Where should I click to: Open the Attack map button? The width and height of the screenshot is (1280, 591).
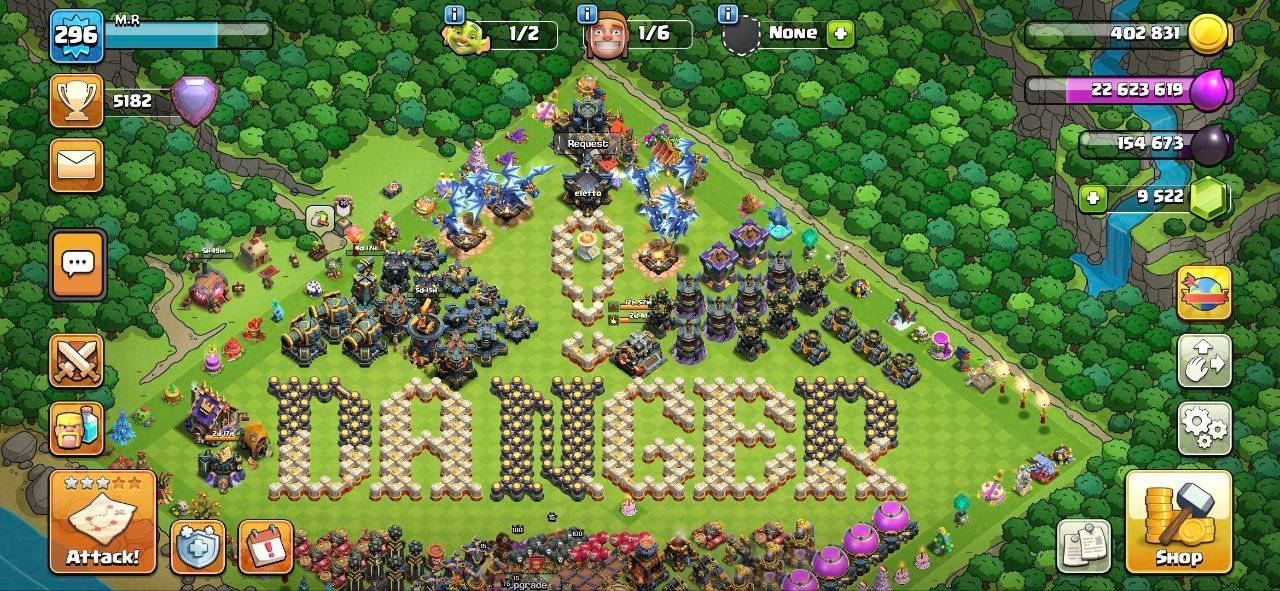point(103,522)
